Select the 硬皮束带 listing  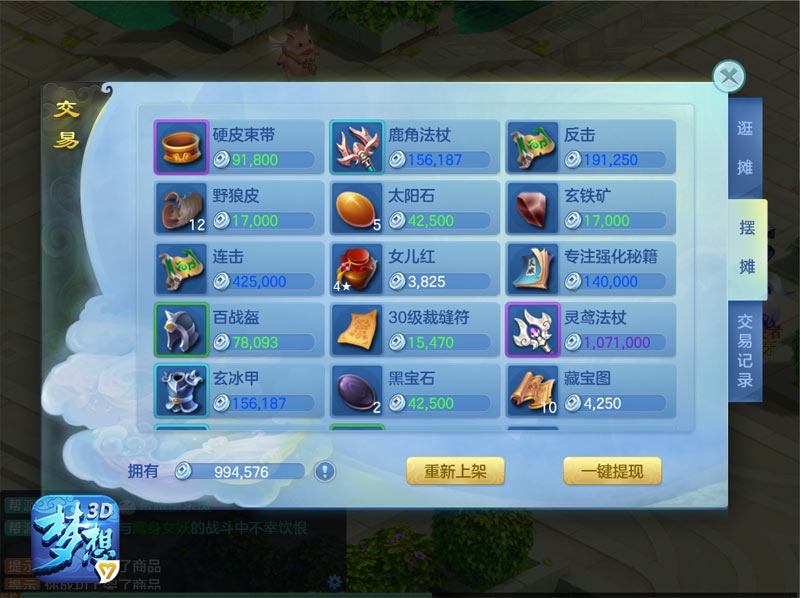point(240,147)
